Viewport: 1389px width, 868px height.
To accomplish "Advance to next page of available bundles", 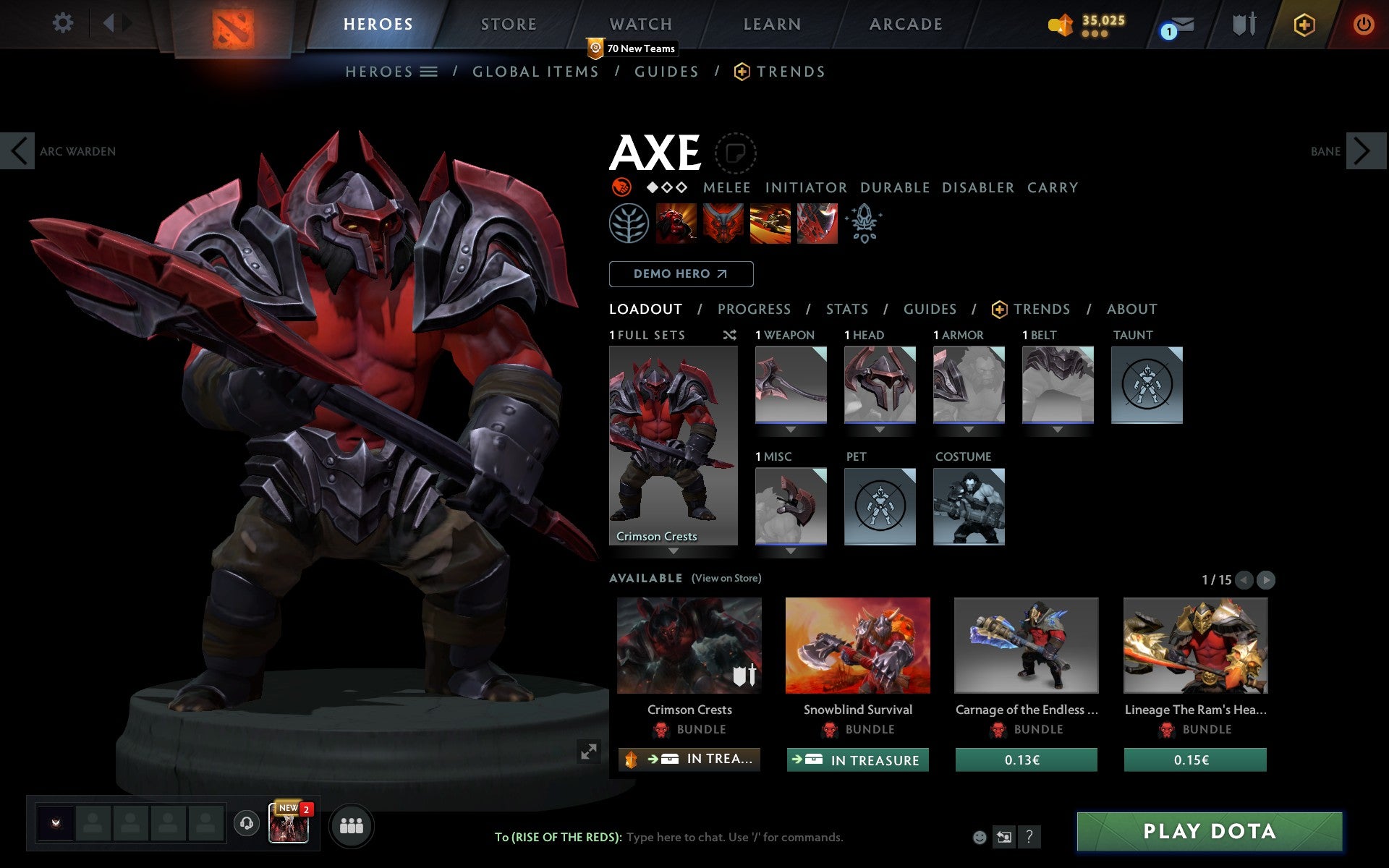I will (1265, 580).
